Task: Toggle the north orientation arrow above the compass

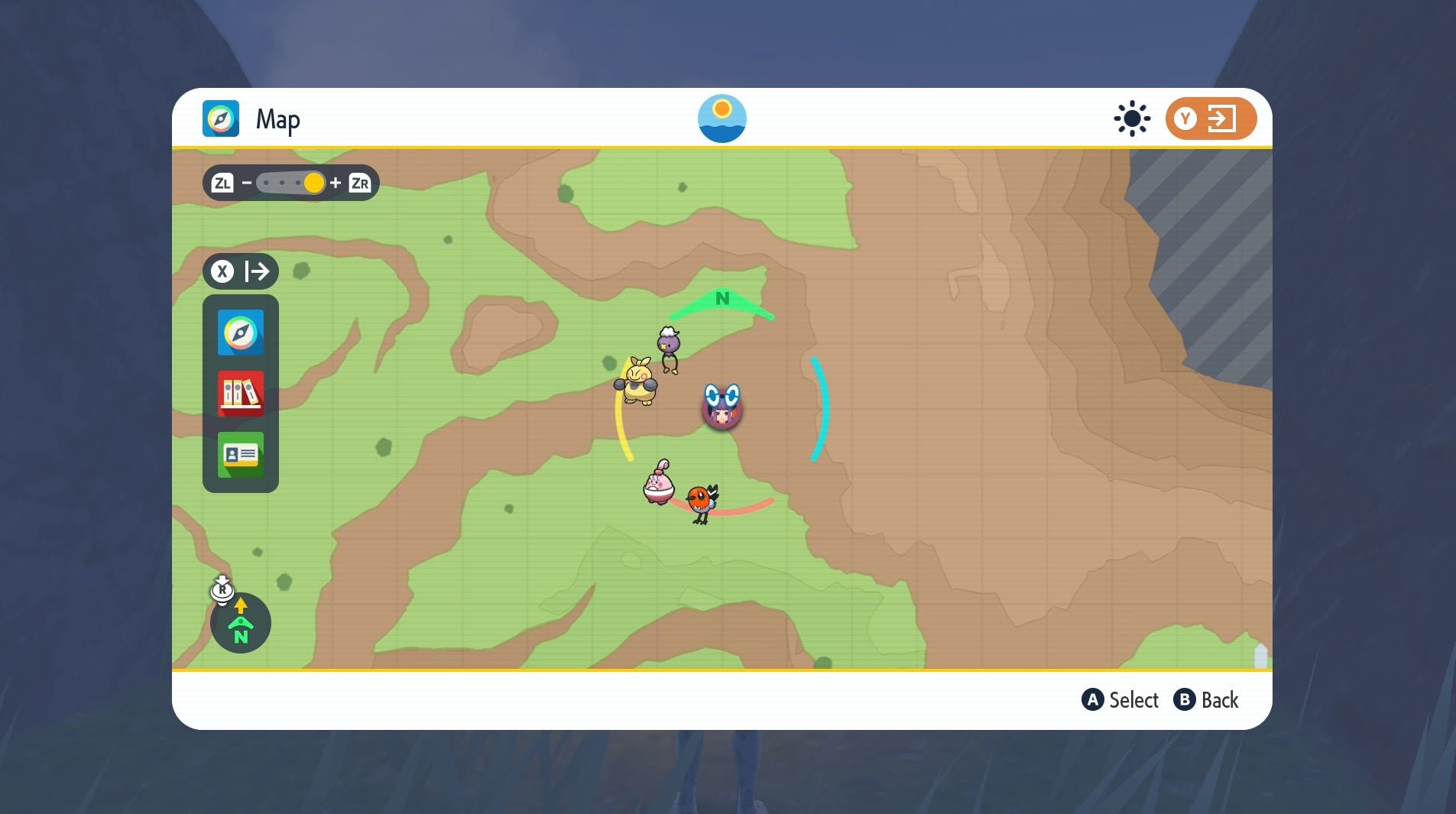Action: (x=241, y=607)
